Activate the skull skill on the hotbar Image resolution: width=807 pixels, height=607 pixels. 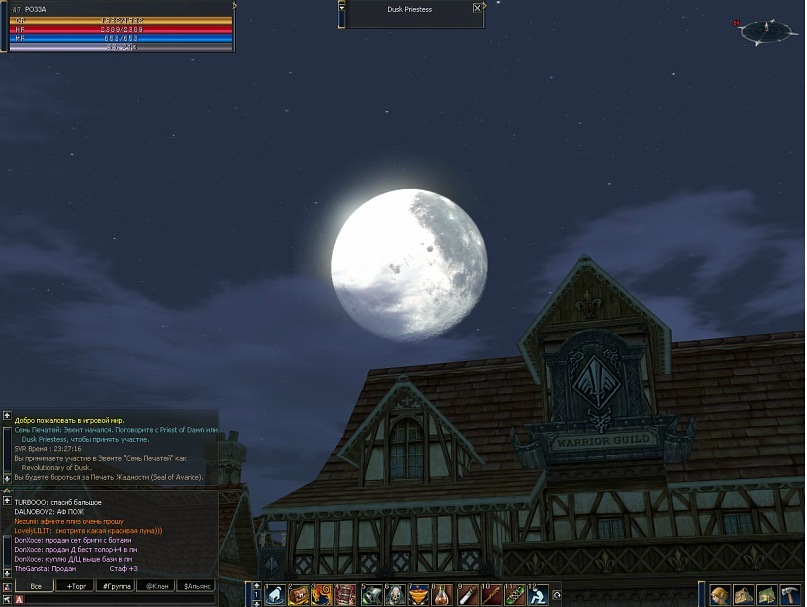click(x=395, y=595)
